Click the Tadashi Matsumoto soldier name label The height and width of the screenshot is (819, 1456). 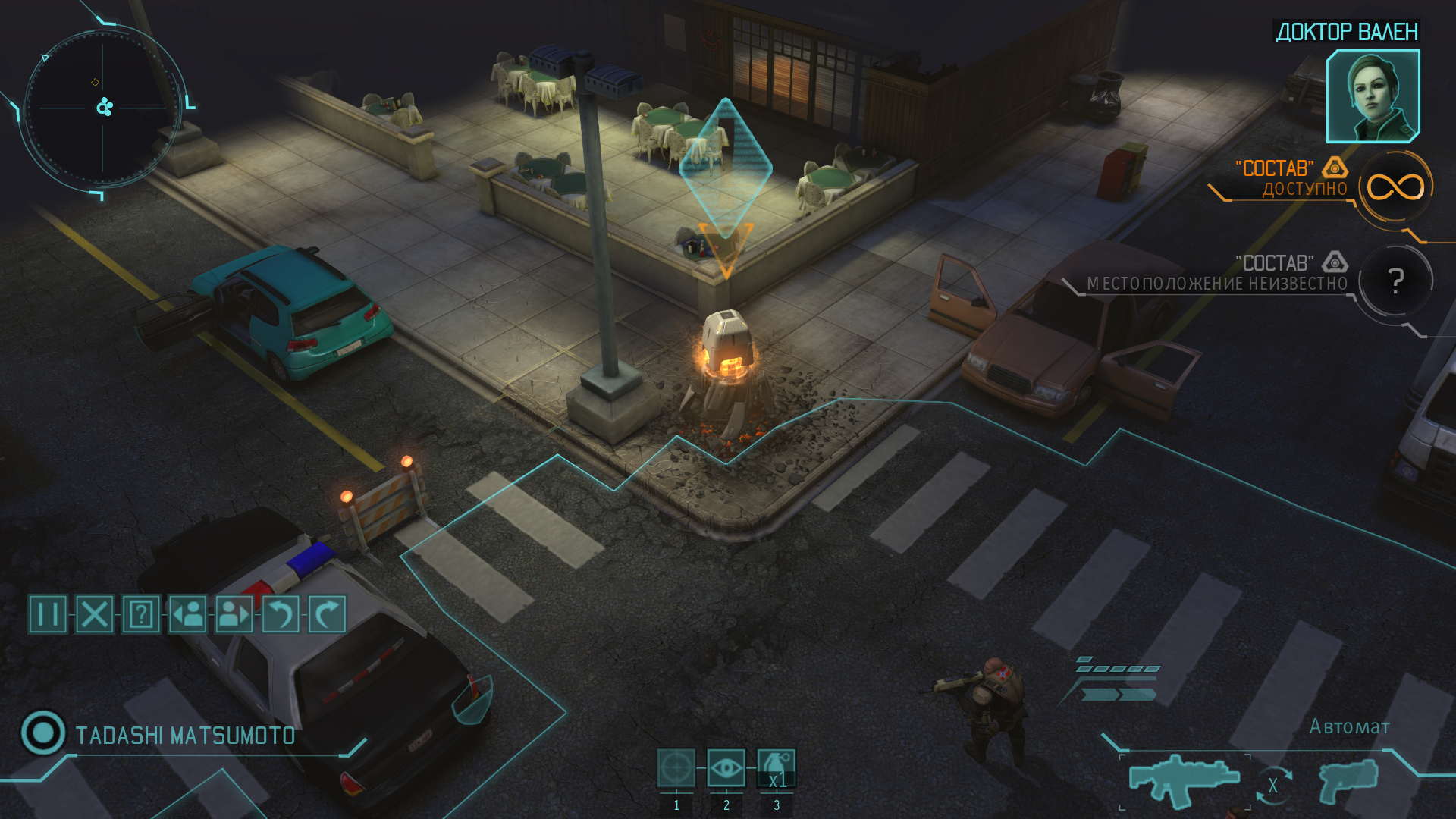[185, 736]
